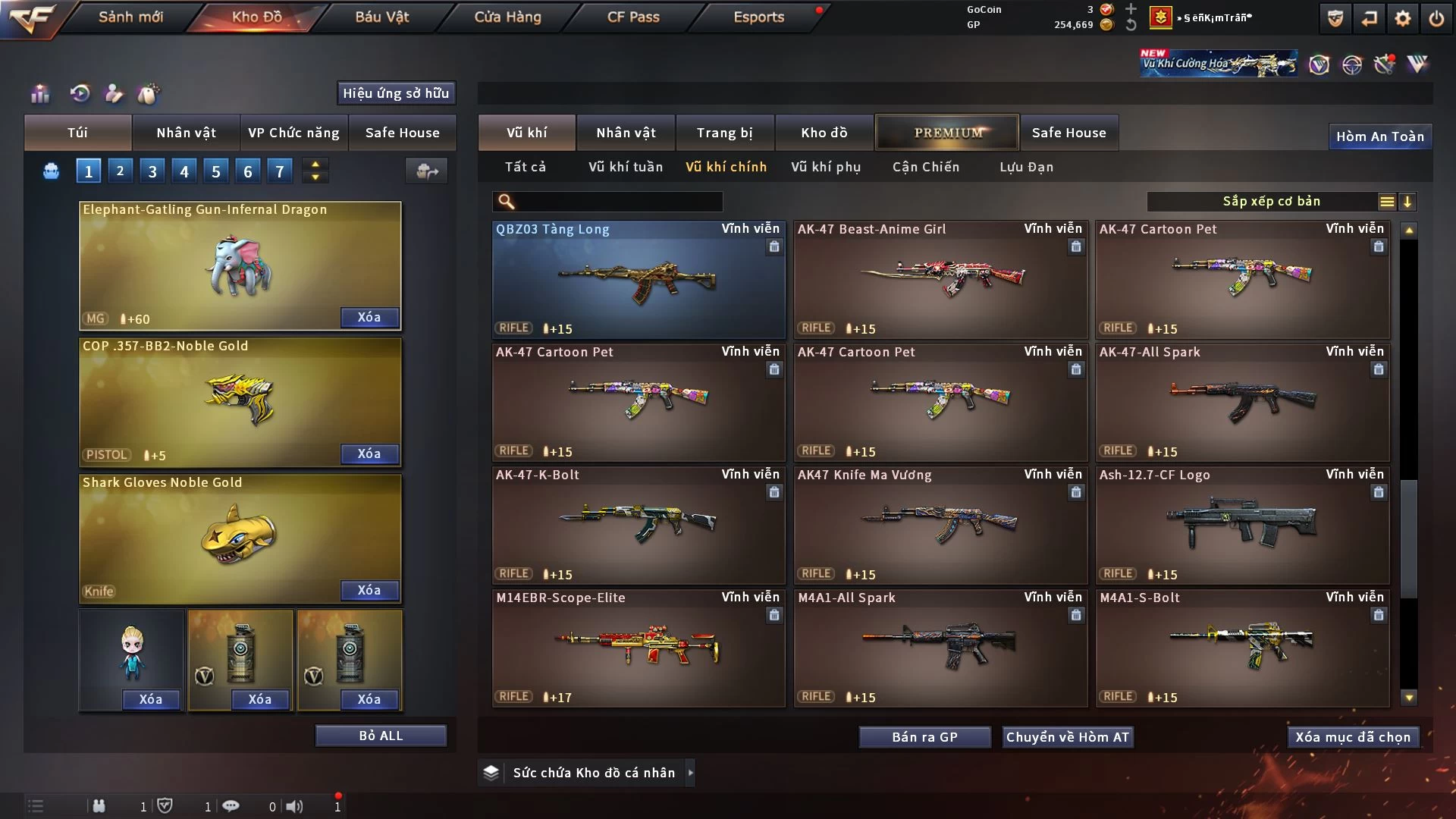
Task: Open the Sắp xếp cơ bản sort dropdown
Action: [x=1271, y=202]
